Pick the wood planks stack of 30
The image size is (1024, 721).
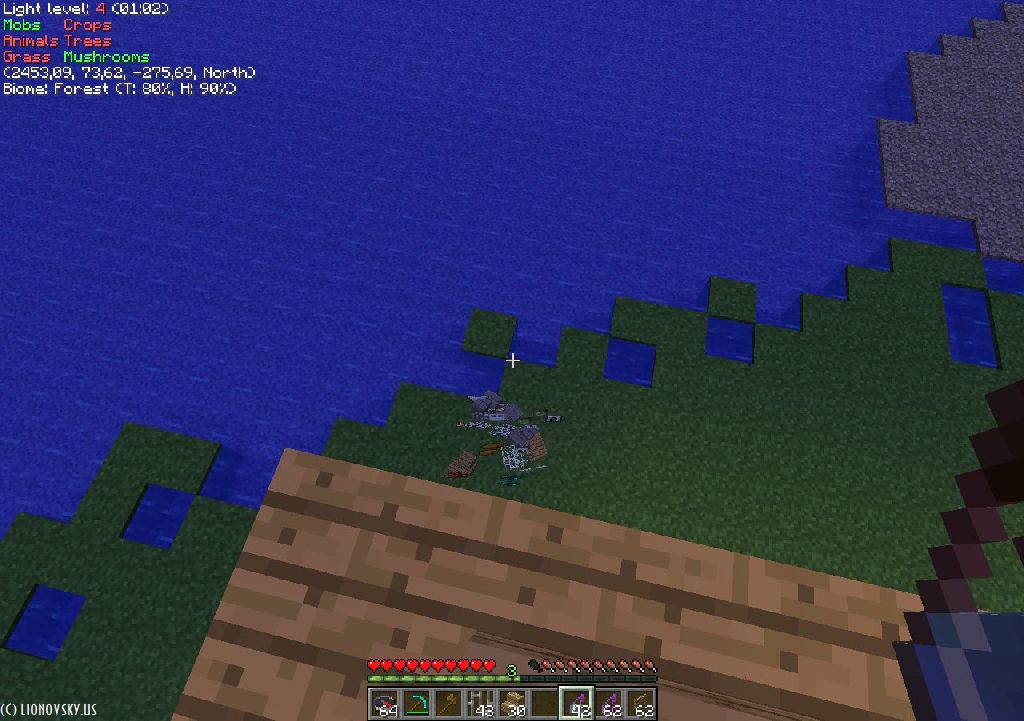coord(512,703)
